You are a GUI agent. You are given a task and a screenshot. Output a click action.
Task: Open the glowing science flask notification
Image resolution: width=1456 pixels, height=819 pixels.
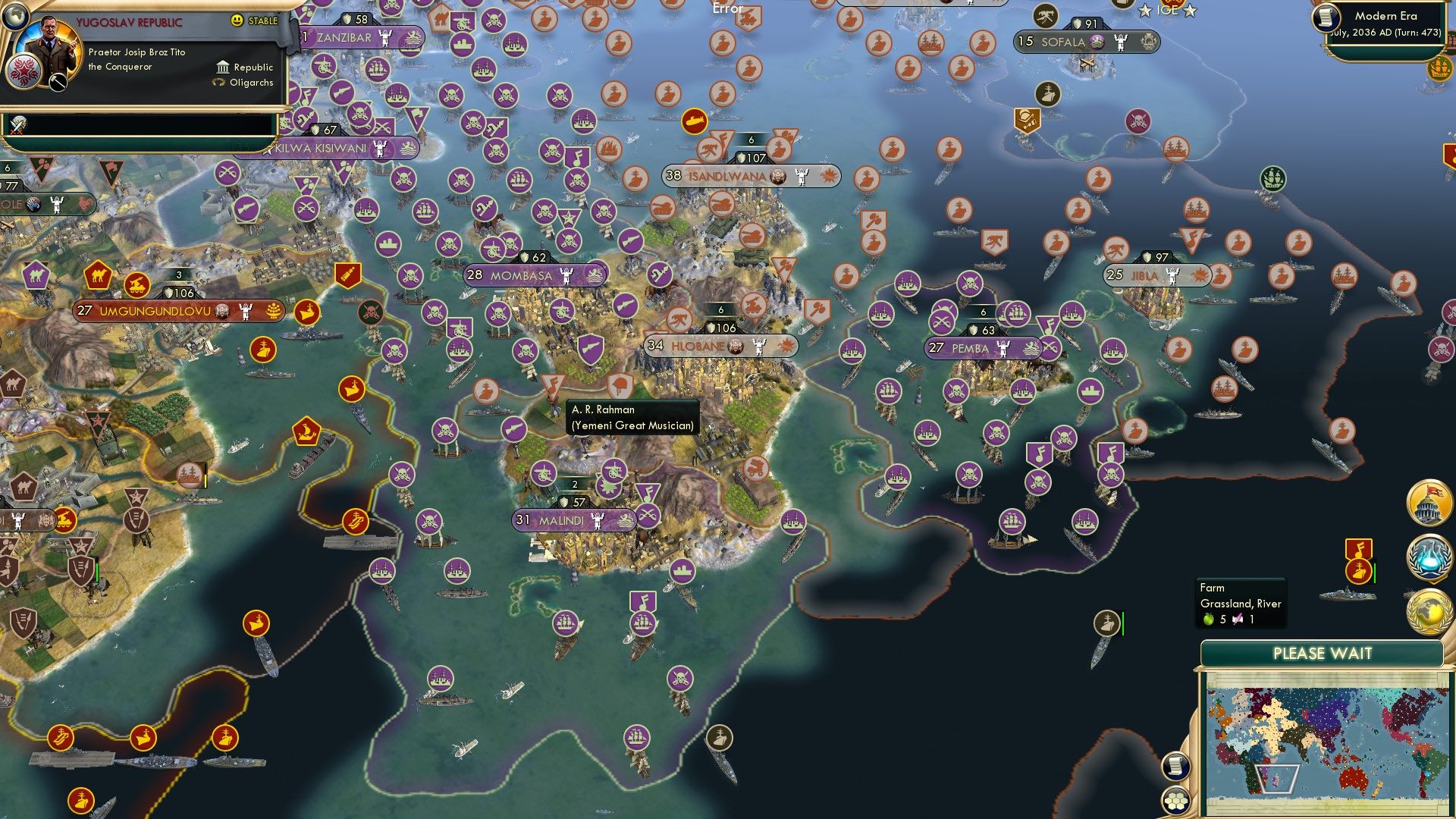coord(1429,557)
